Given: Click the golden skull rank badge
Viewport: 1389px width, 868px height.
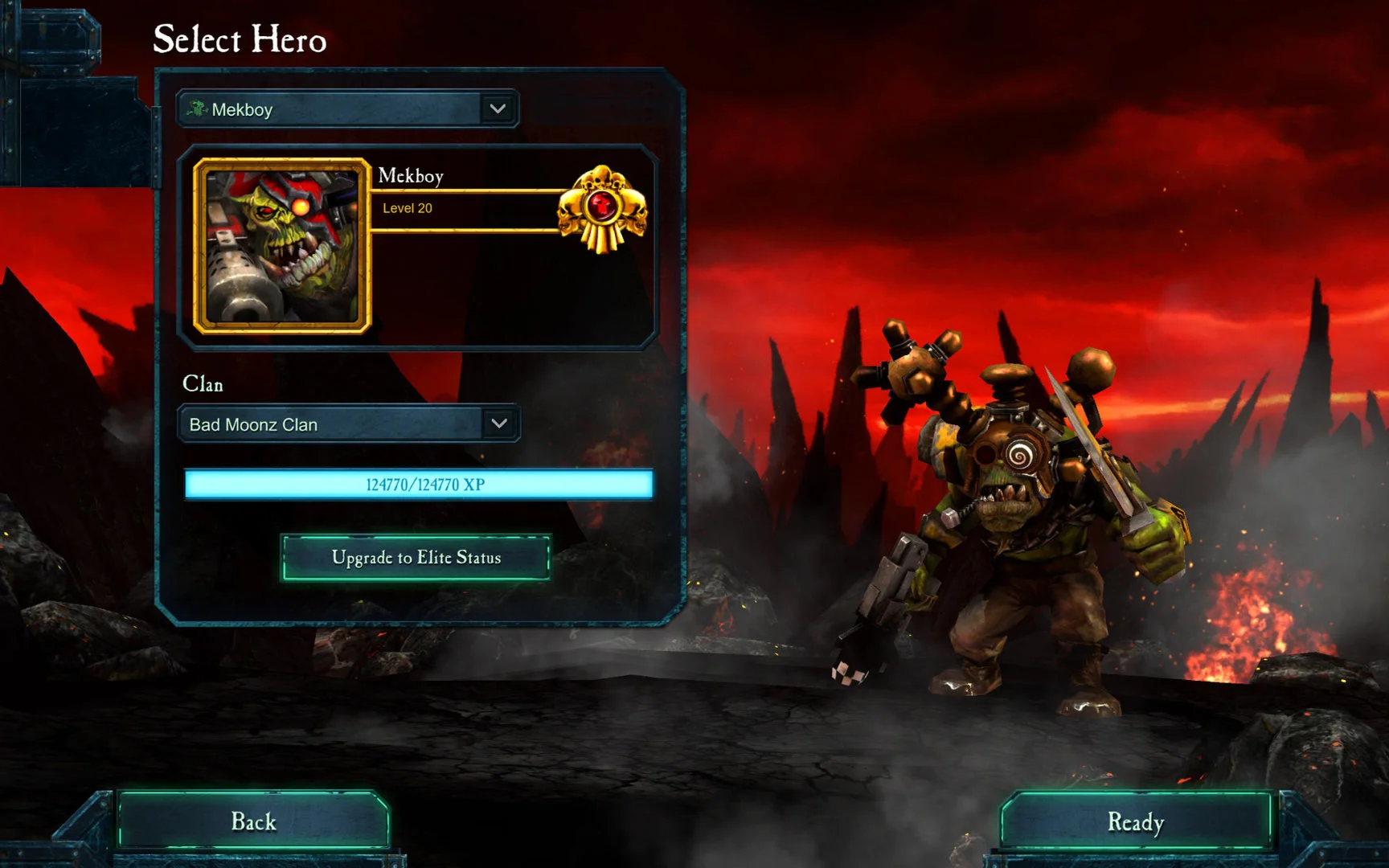Looking at the screenshot, I should click(x=602, y=208).
